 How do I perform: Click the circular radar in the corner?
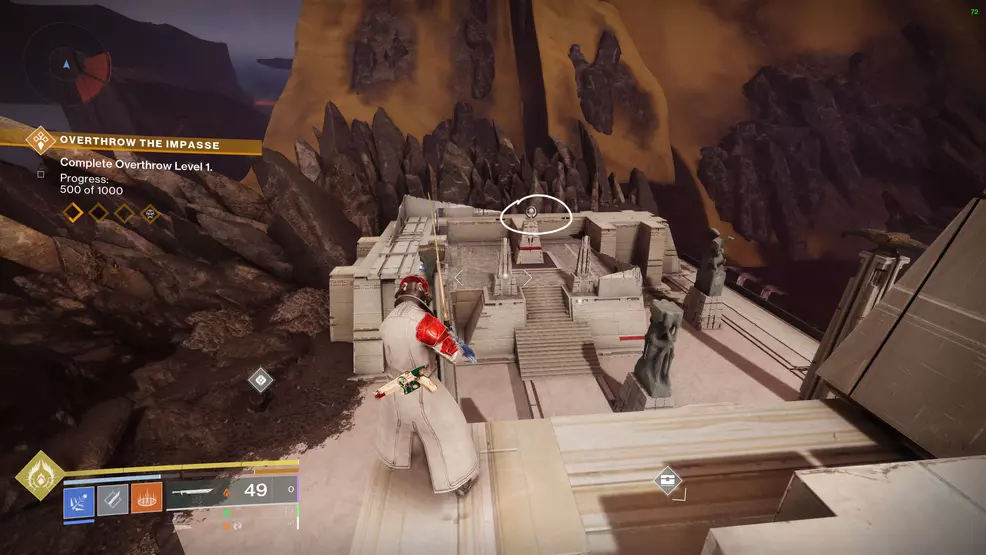click(69, 68)
